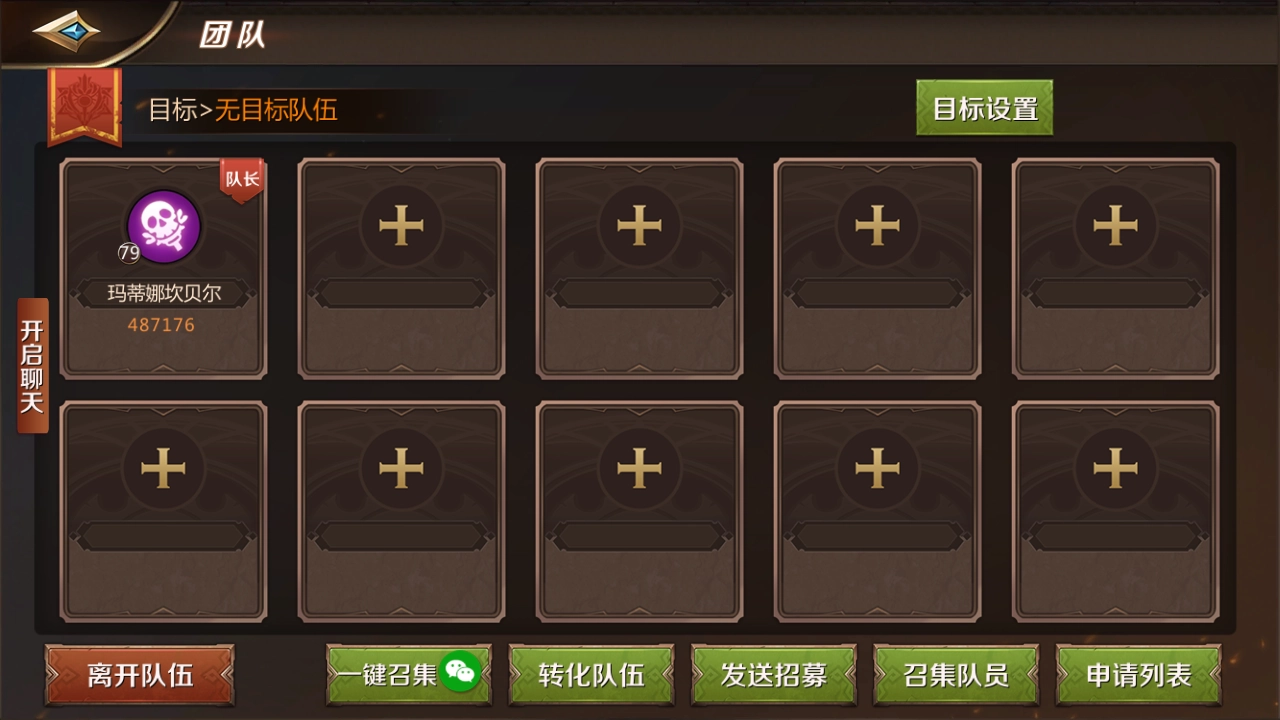Tap the level 79 badge on avatar
This screenshot has width=1280, height=720.
tap(126, 253)
